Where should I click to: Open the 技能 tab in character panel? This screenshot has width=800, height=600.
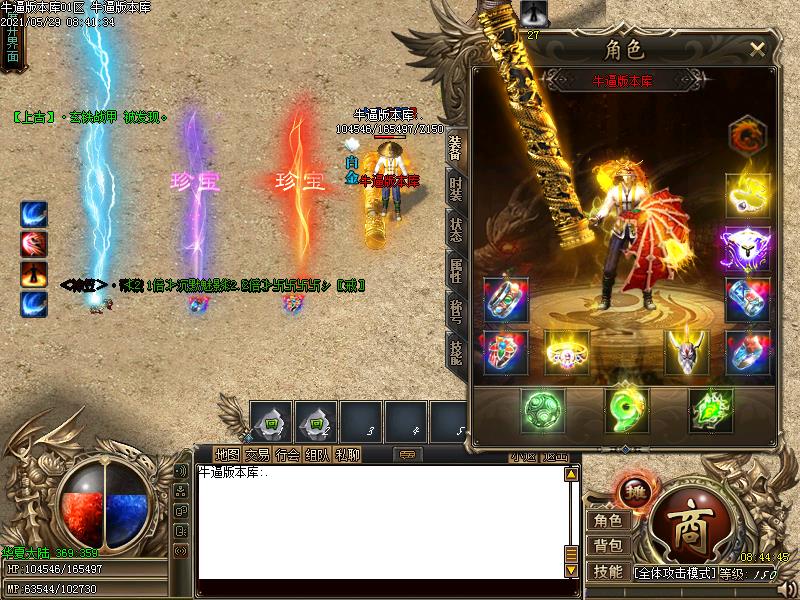[455, 351]
